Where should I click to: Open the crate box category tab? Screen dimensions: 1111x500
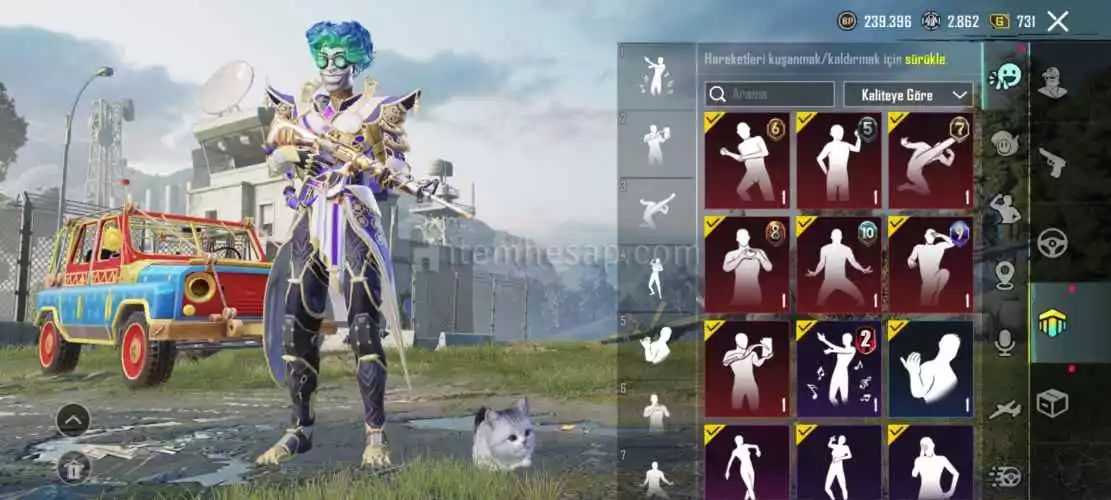1052,403
